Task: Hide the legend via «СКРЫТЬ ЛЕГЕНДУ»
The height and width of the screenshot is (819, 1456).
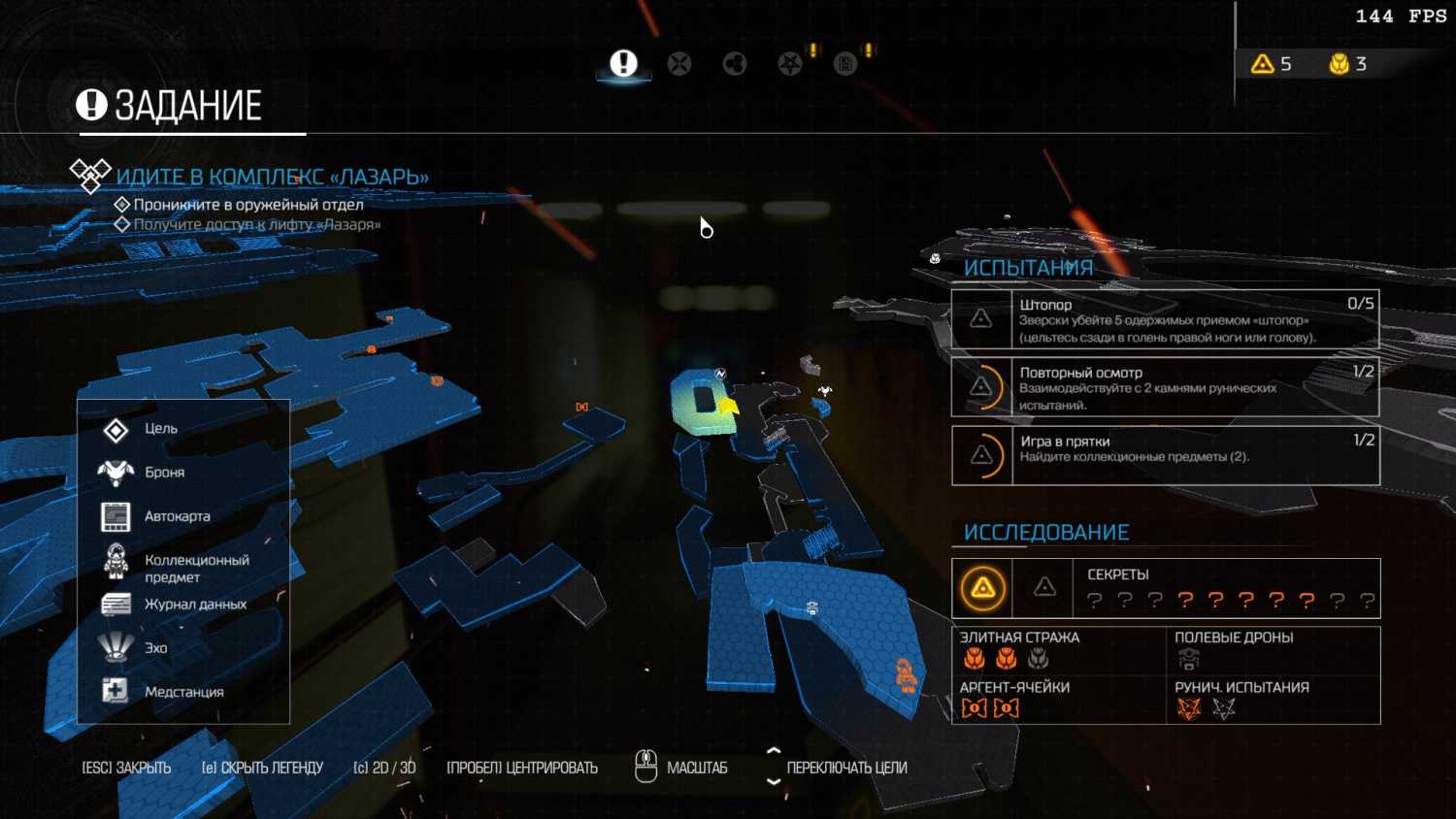Action: [x=262, y=768]
